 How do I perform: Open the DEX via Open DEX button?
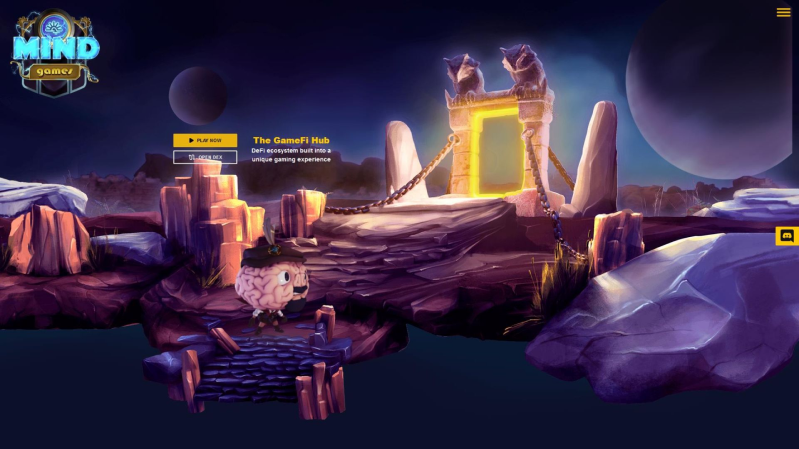click(205, 157)
